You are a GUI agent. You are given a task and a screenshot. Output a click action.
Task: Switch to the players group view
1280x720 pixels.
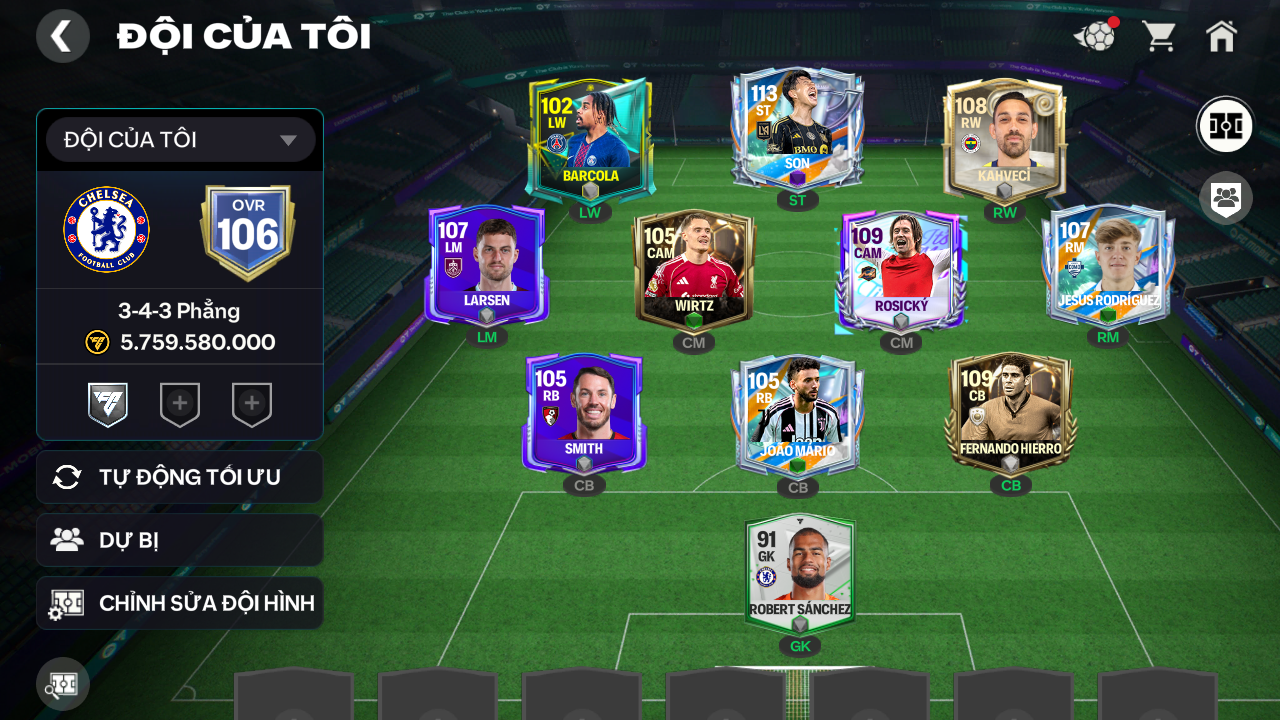tap(1225, 197)
